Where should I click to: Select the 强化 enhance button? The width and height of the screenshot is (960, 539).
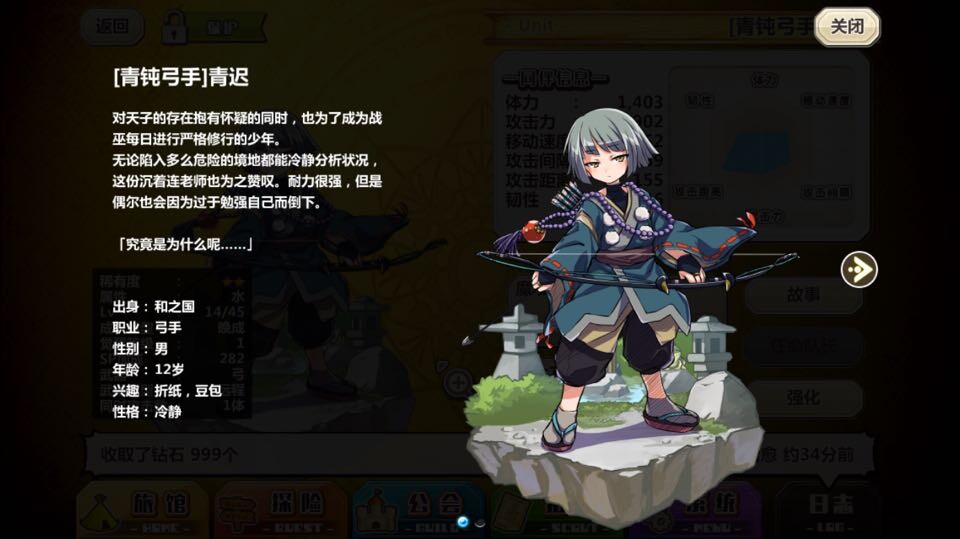[x=803, y=397]
